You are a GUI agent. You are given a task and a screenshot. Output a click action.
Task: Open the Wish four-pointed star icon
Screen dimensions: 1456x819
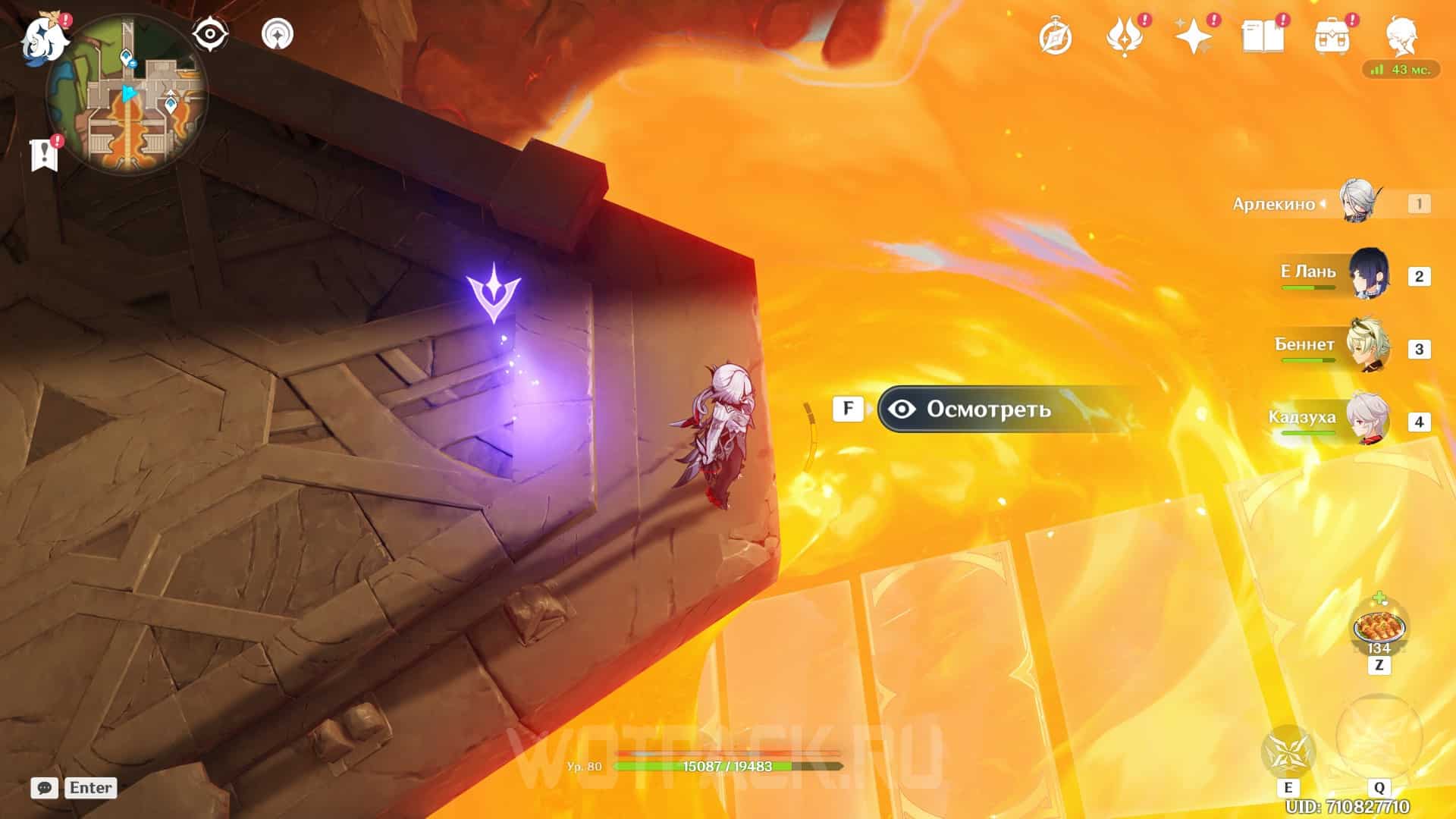(1193, 36)
